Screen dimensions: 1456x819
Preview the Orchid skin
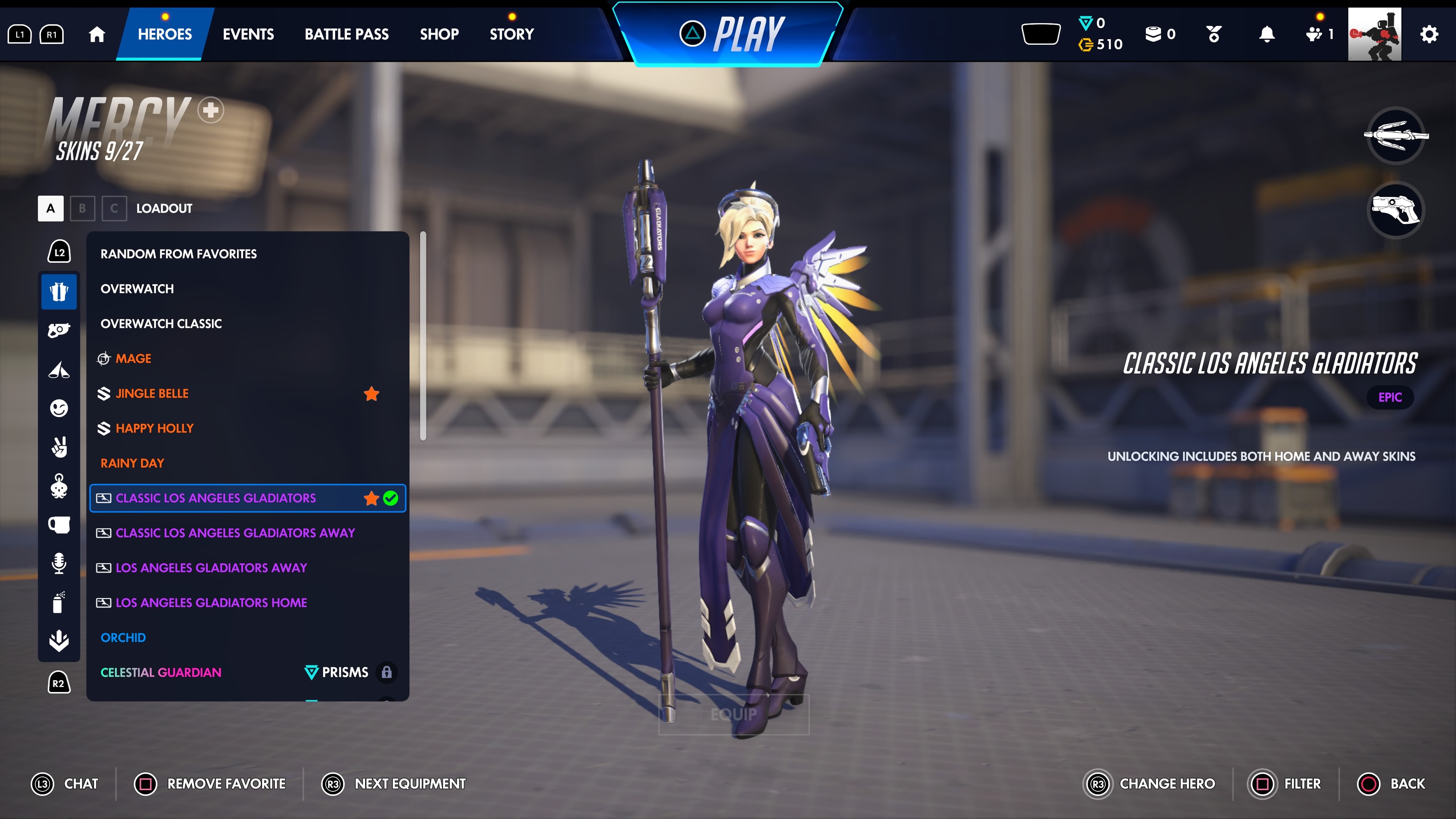tap(123, 637)
